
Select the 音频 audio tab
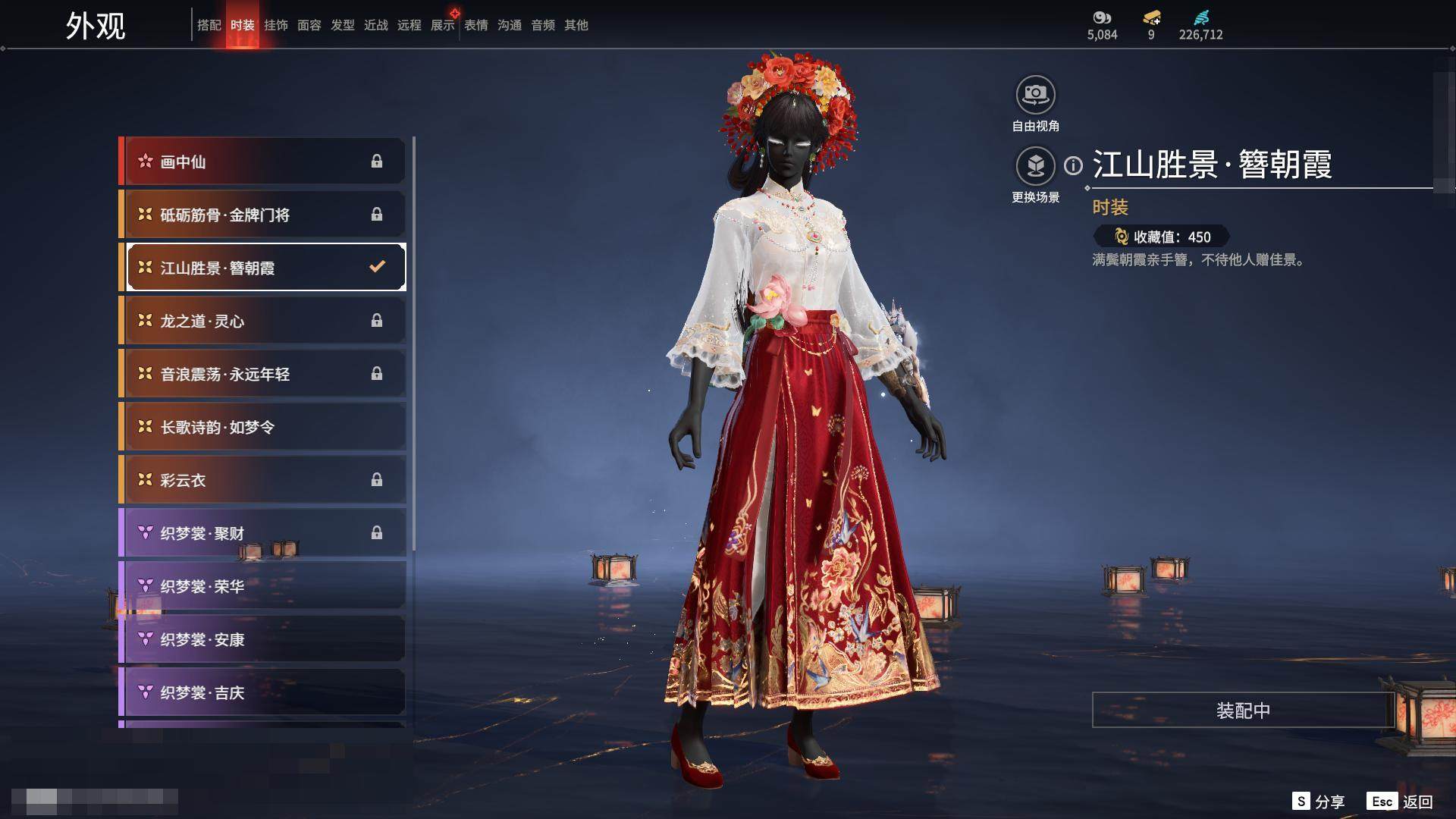click(542, 25)
